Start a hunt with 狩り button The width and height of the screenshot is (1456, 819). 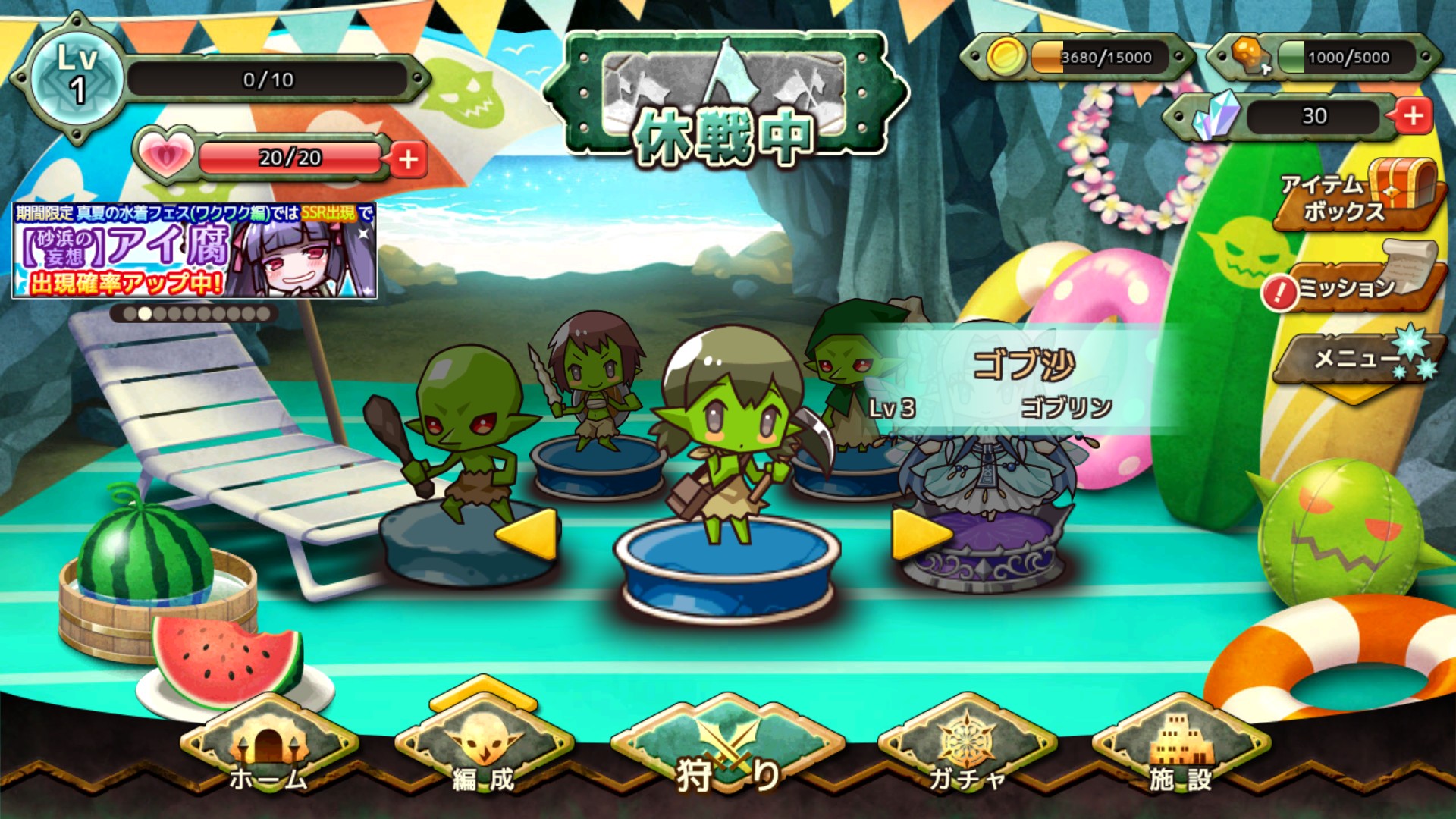727,752
